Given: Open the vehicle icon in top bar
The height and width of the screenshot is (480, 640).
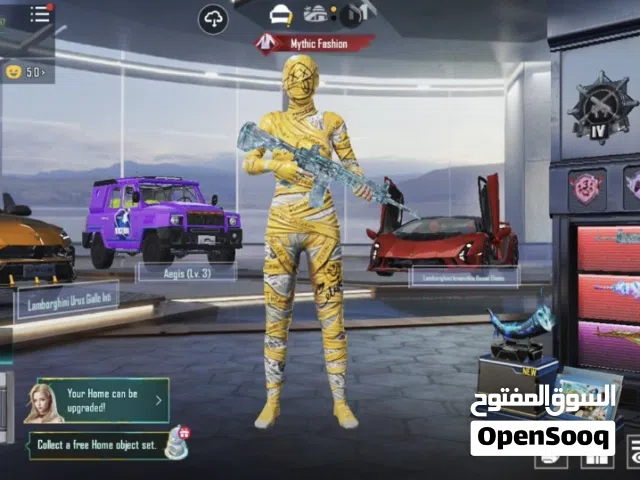Looking at the screenshot, I should (317, 15).
